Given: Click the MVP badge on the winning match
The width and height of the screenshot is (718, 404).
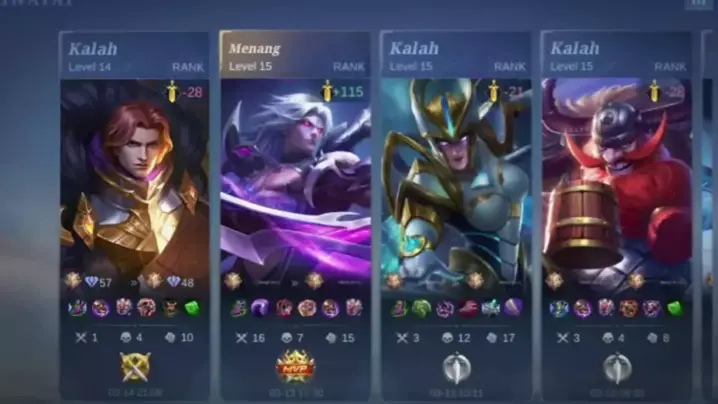Looking at the screenshot, I should click(295, 367).
